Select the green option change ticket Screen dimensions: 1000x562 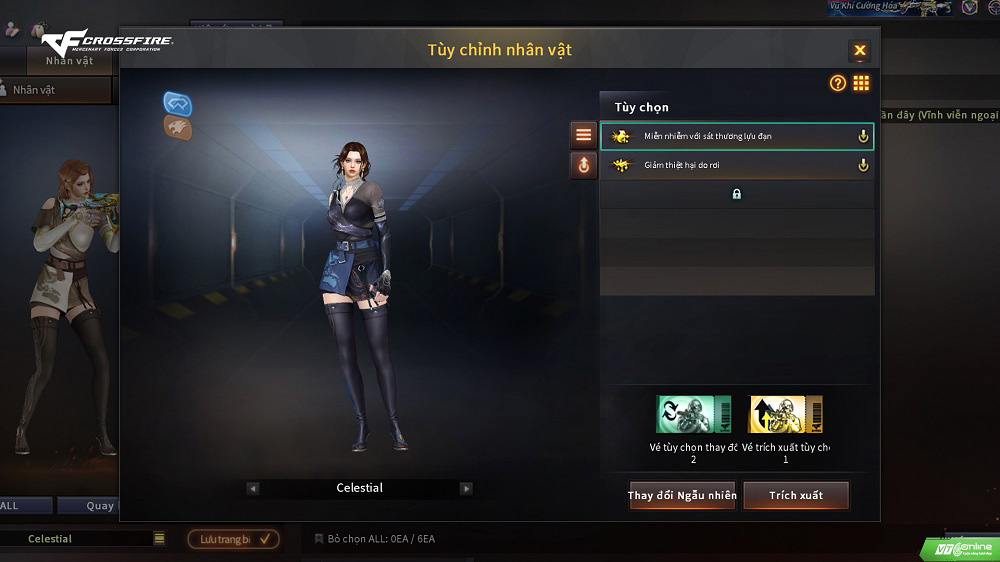(x=693, y=414)
